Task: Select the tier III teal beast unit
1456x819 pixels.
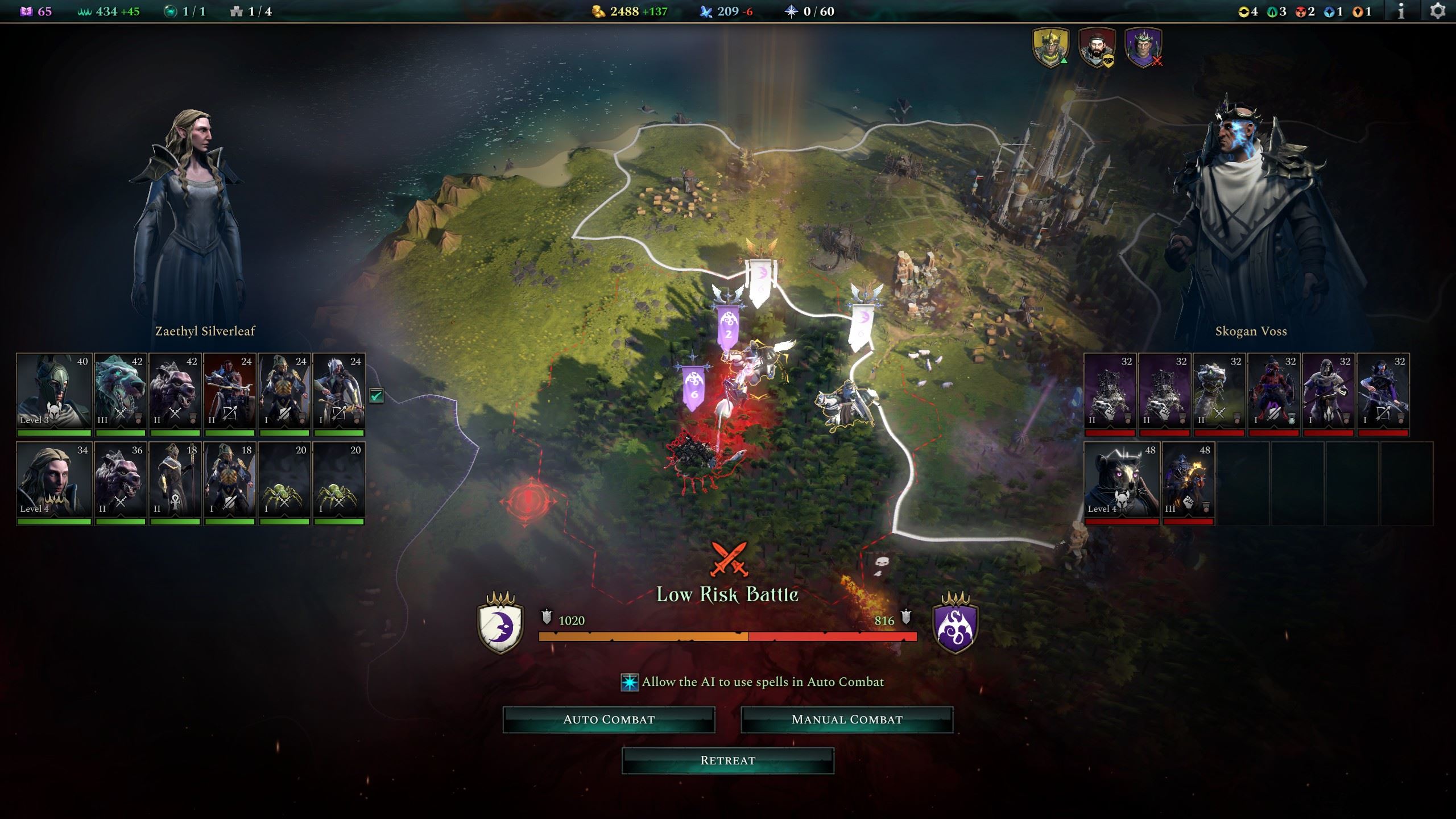Action: pyautogui.click(x=121, y=391)
